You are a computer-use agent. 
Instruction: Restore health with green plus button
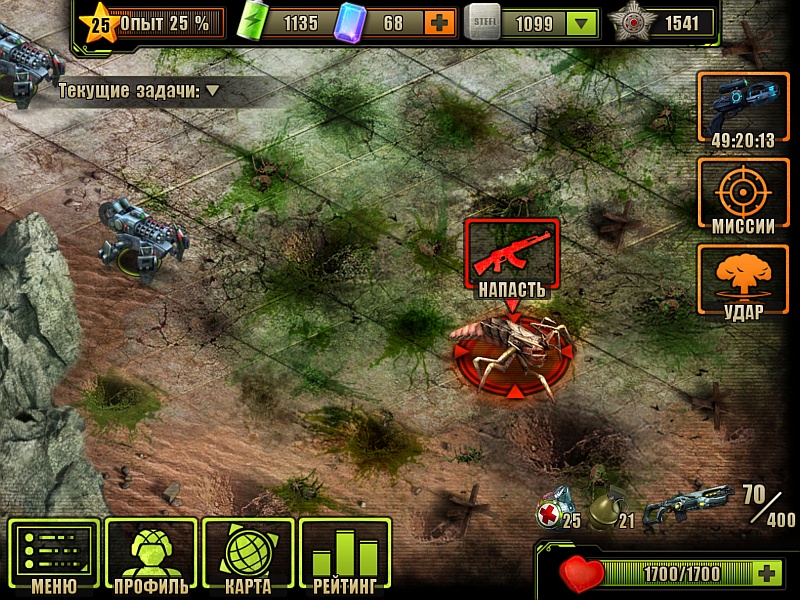pyautogui.click(x=766, y=573)
